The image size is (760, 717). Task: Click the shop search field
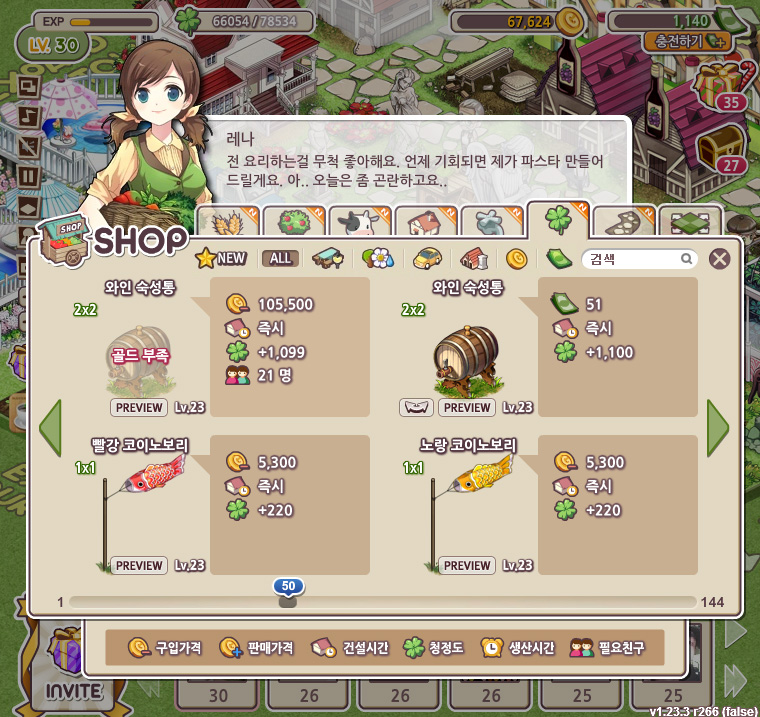pyautogui.click(x=633, y=259)
